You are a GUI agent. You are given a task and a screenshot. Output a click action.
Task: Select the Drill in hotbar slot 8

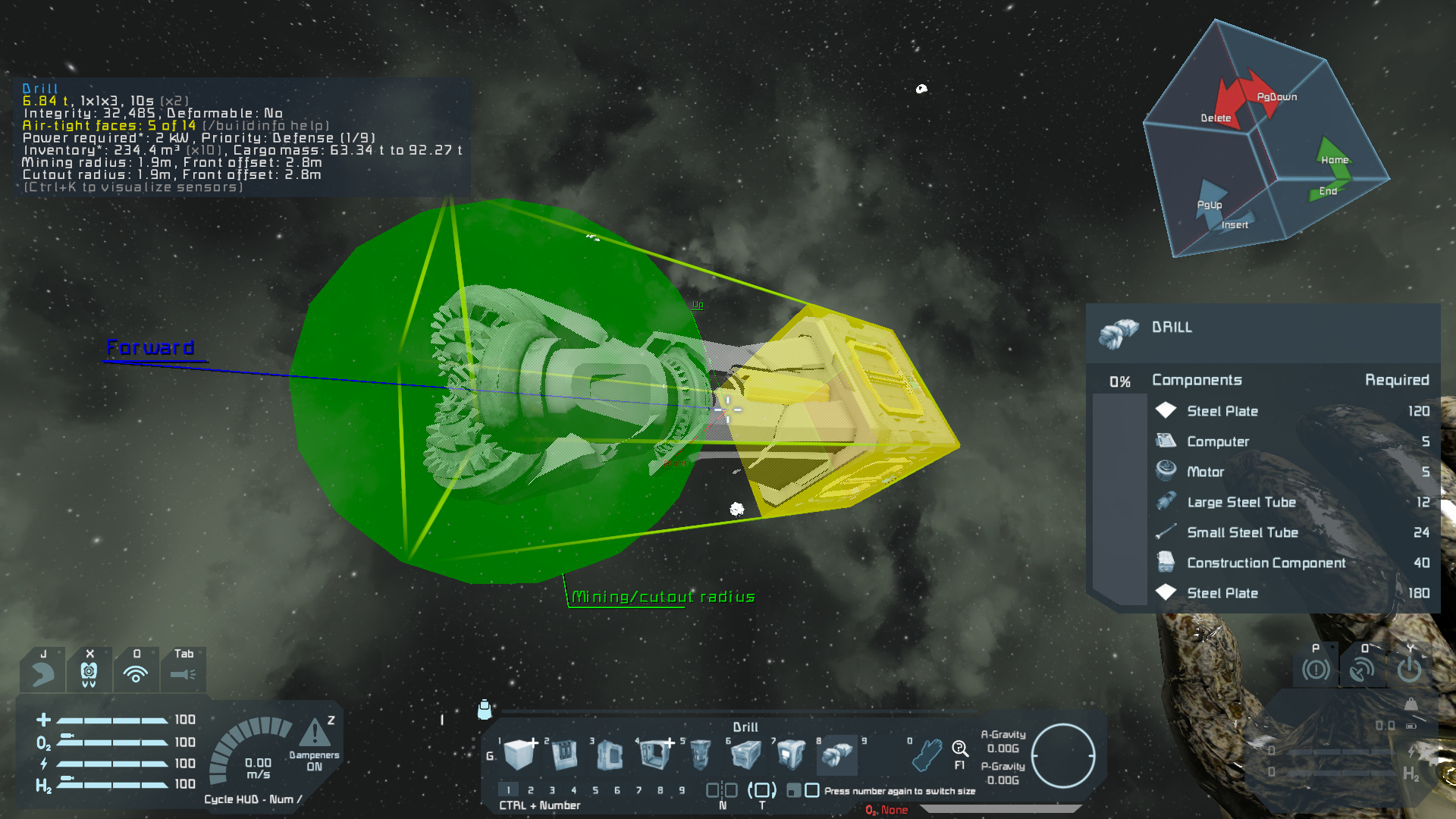[x=836, y=755]
